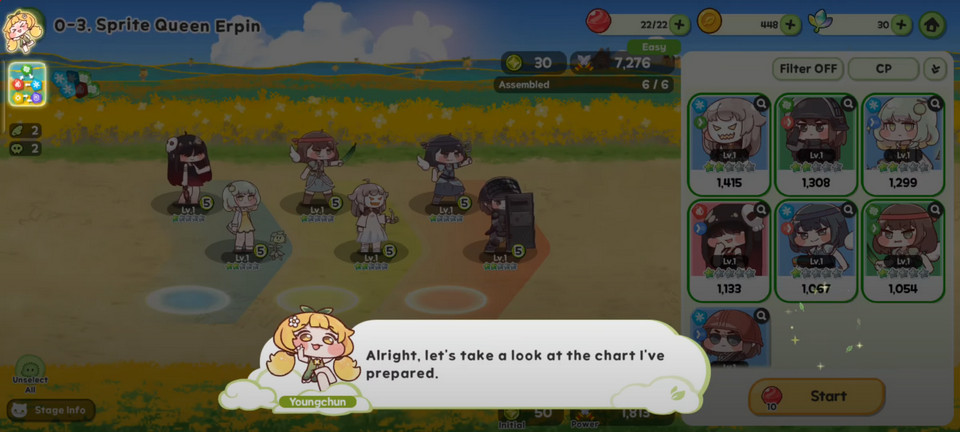Toggle the Filter OFF button
Screen dimensions: 960x432
point(807,69)
